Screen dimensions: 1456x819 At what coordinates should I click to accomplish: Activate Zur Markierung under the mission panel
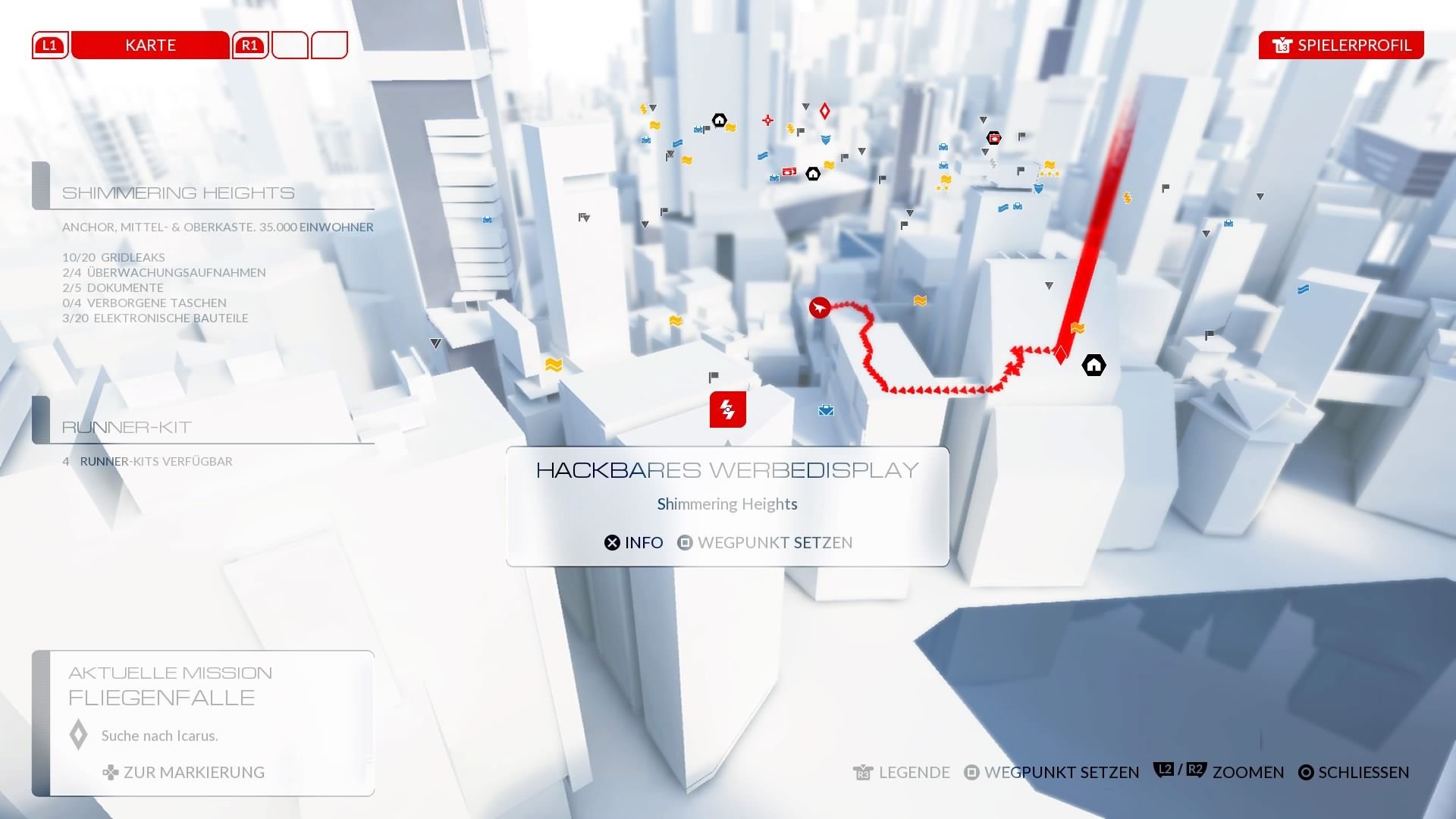[x=184, y=772]
